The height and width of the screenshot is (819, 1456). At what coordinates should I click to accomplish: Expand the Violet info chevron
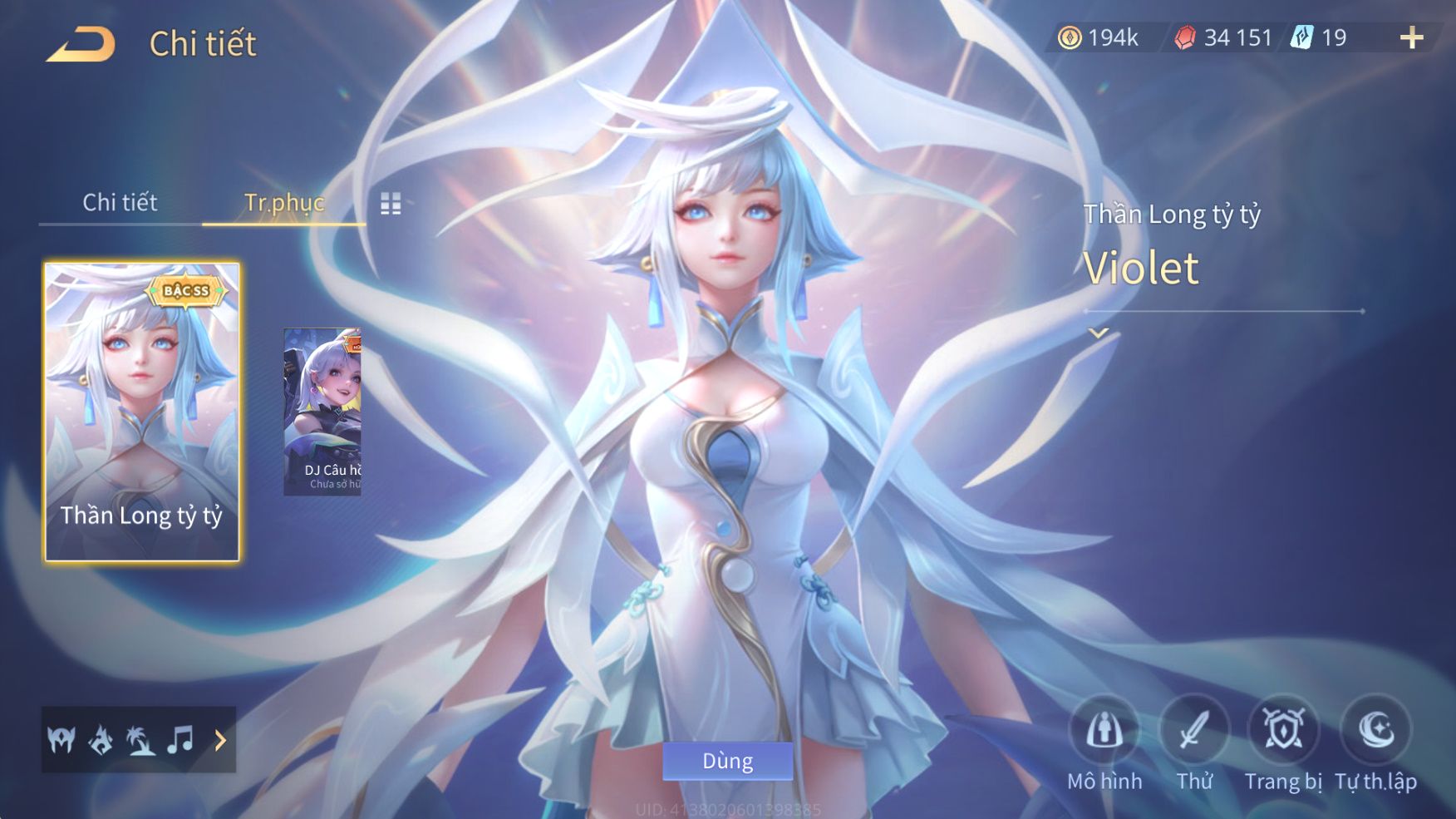pos(1099,333)
